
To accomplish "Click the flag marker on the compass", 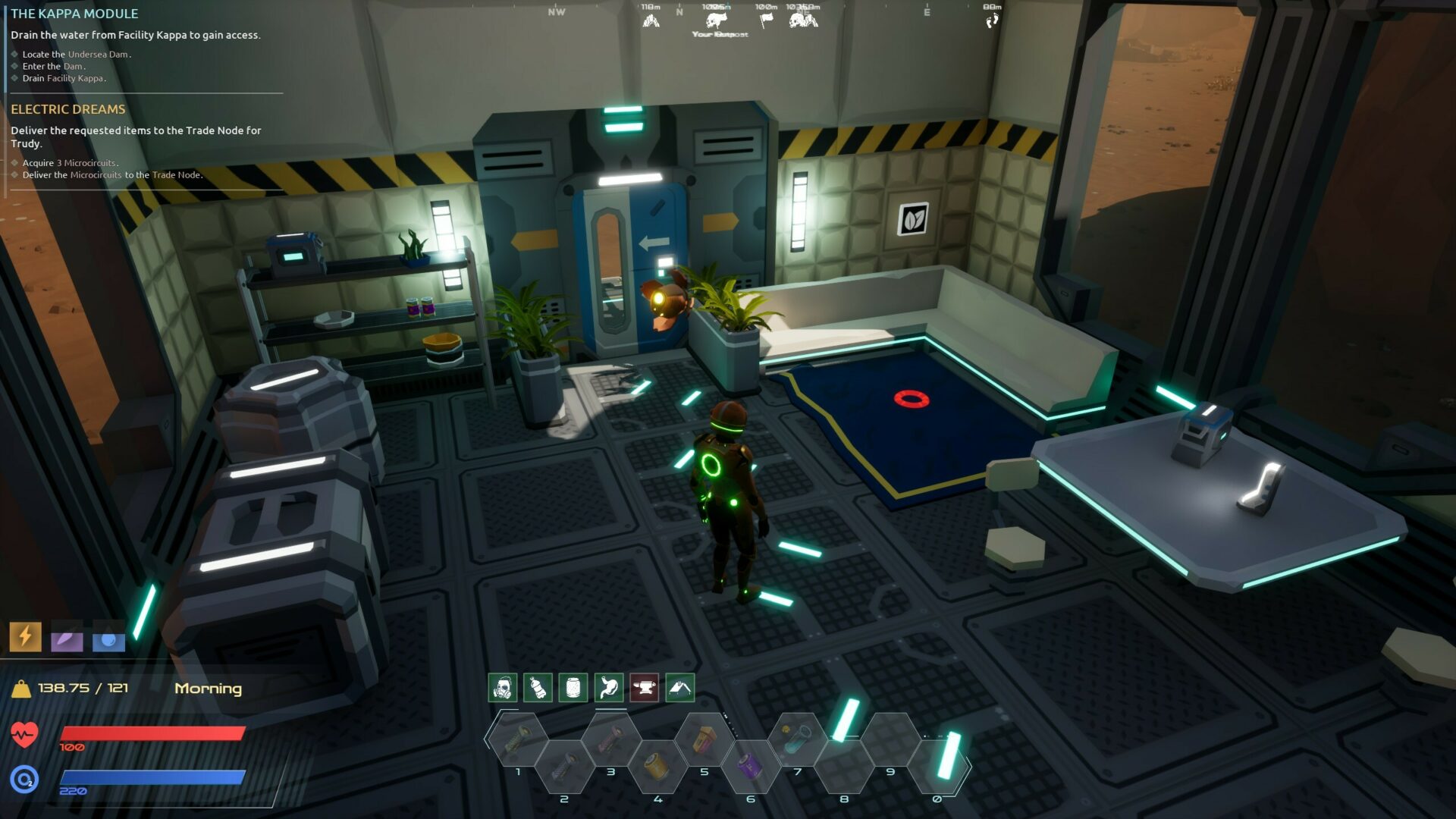I will click(766, 20).
